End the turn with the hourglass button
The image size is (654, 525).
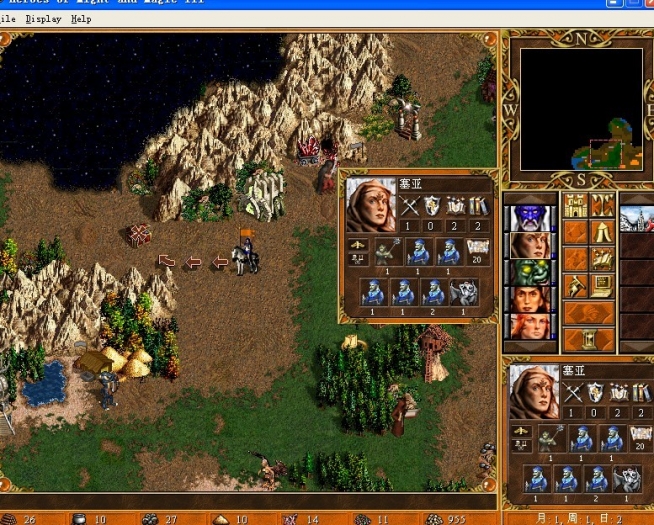pyautogui.click(x=589, y=340)
